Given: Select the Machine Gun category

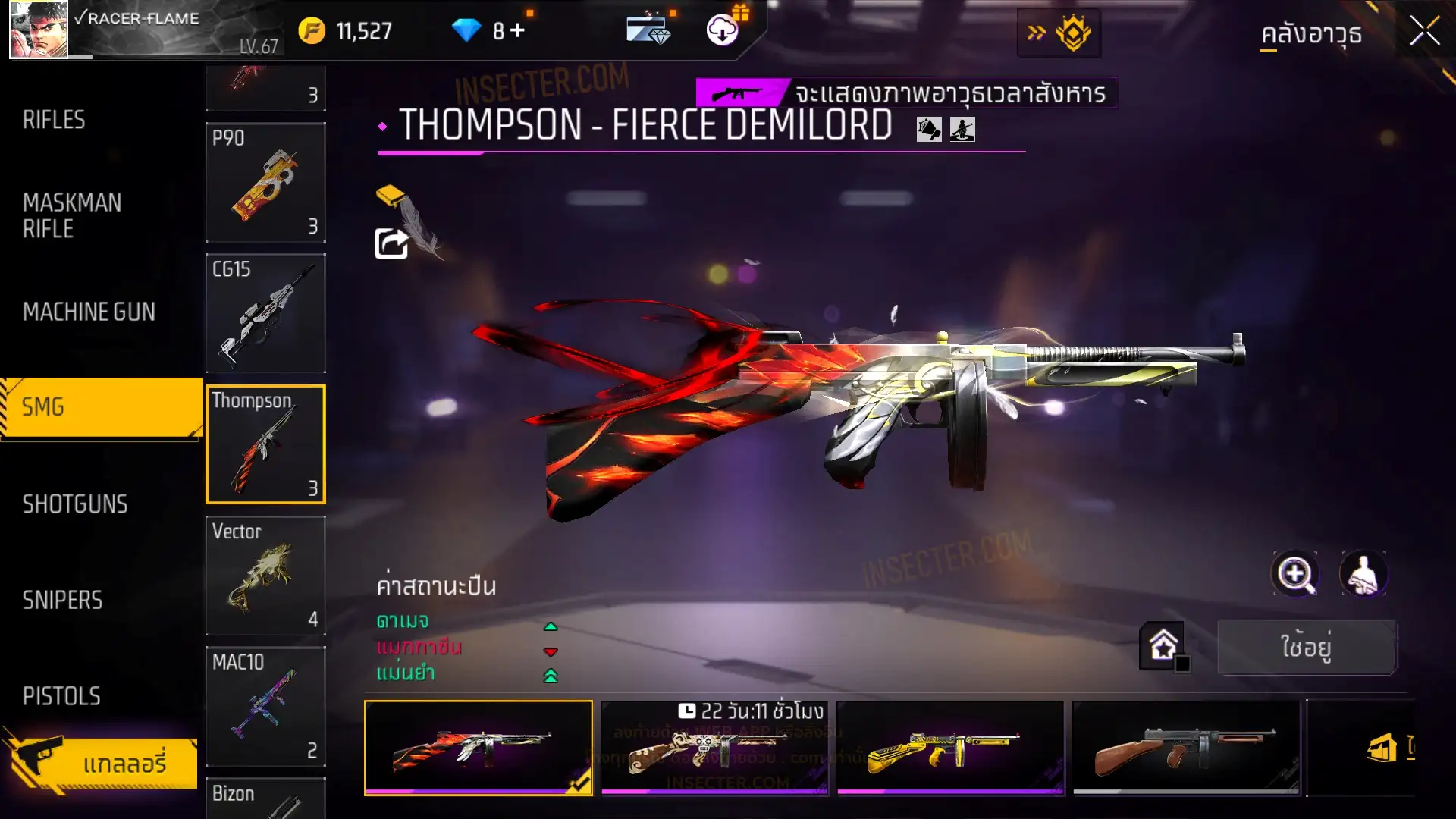Looking at the screenshot, I should click(x=89, y=312).
